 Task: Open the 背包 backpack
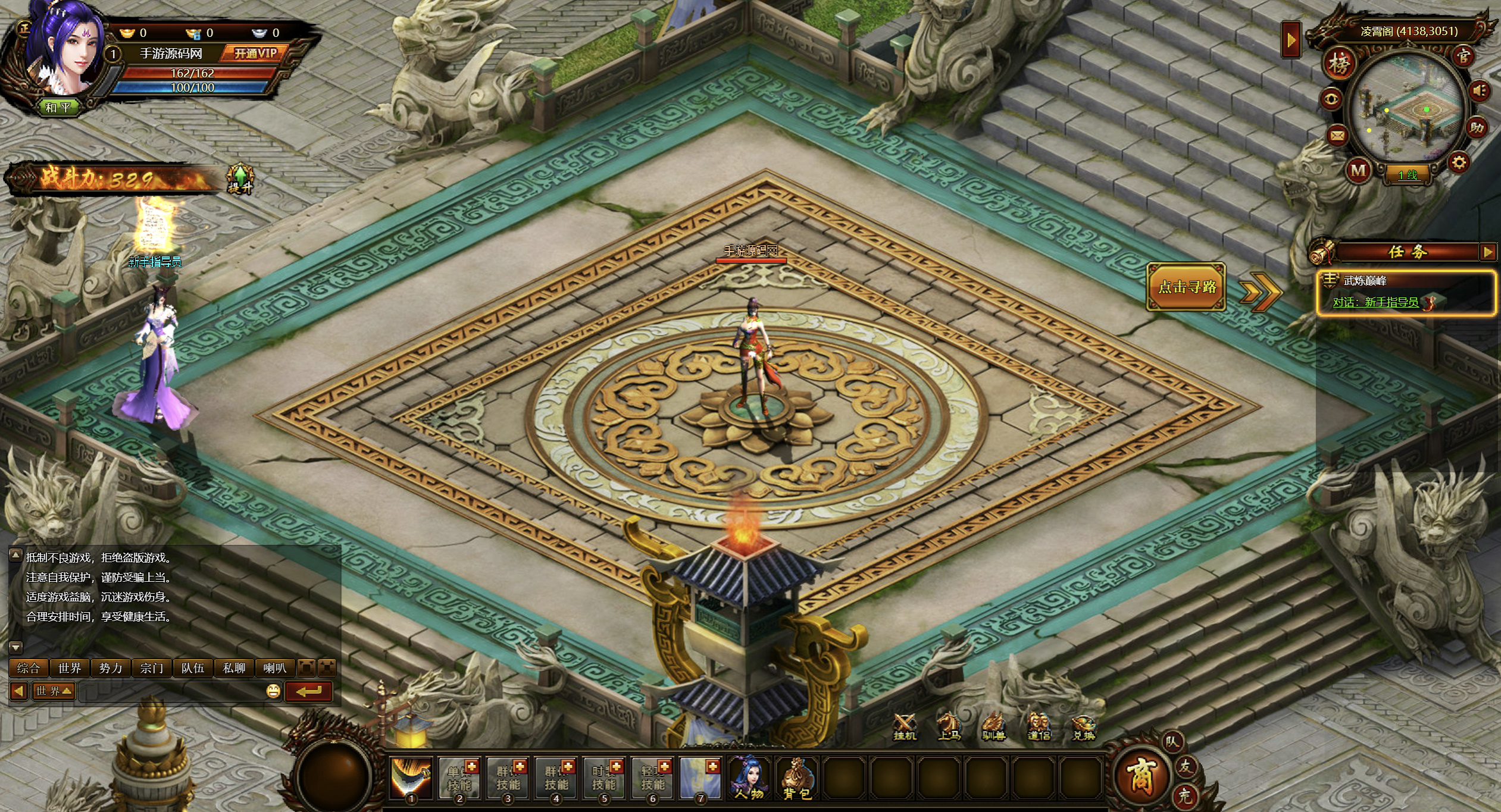tap(797, 778)
